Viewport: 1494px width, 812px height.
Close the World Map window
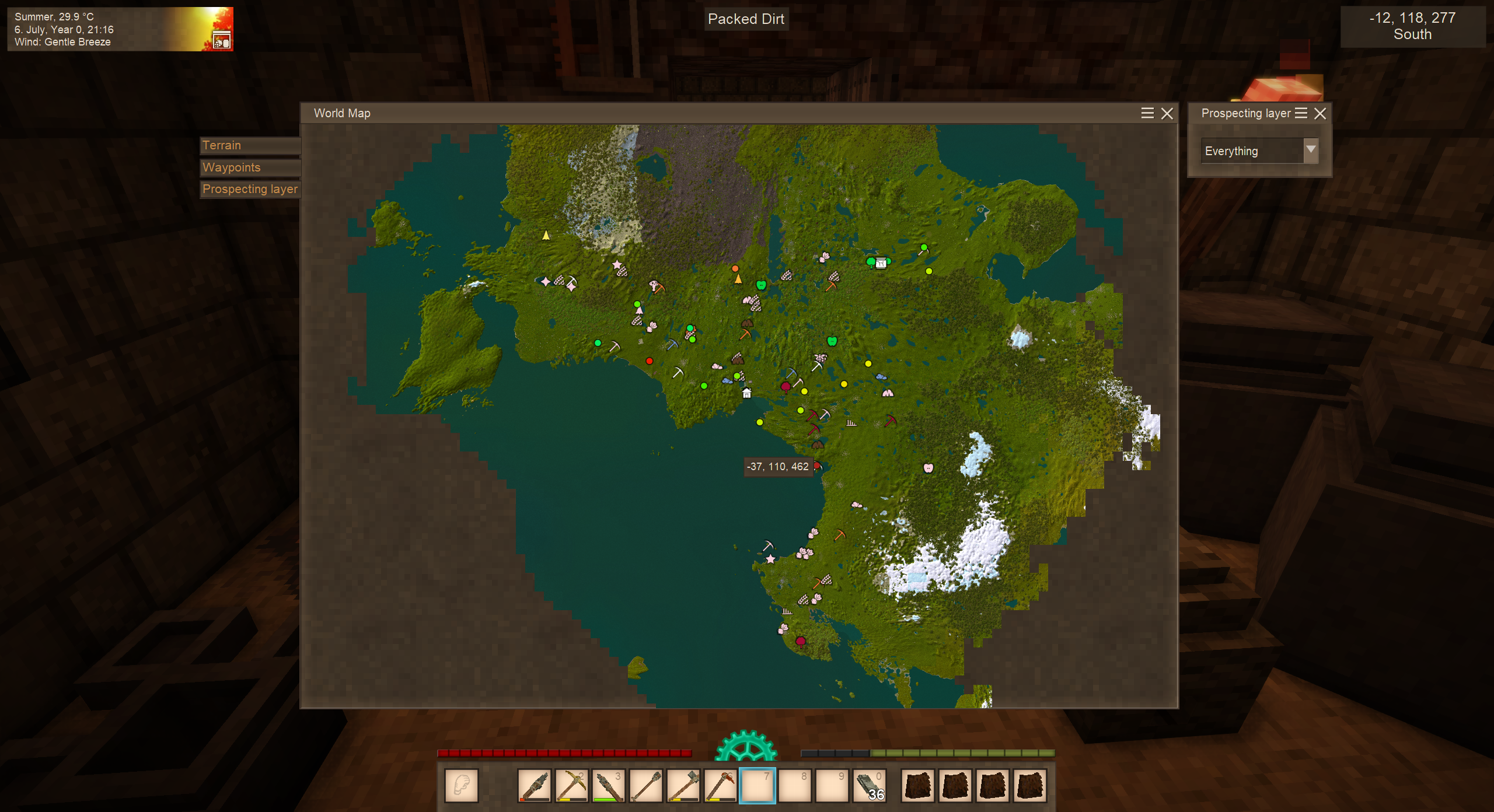1167,114
